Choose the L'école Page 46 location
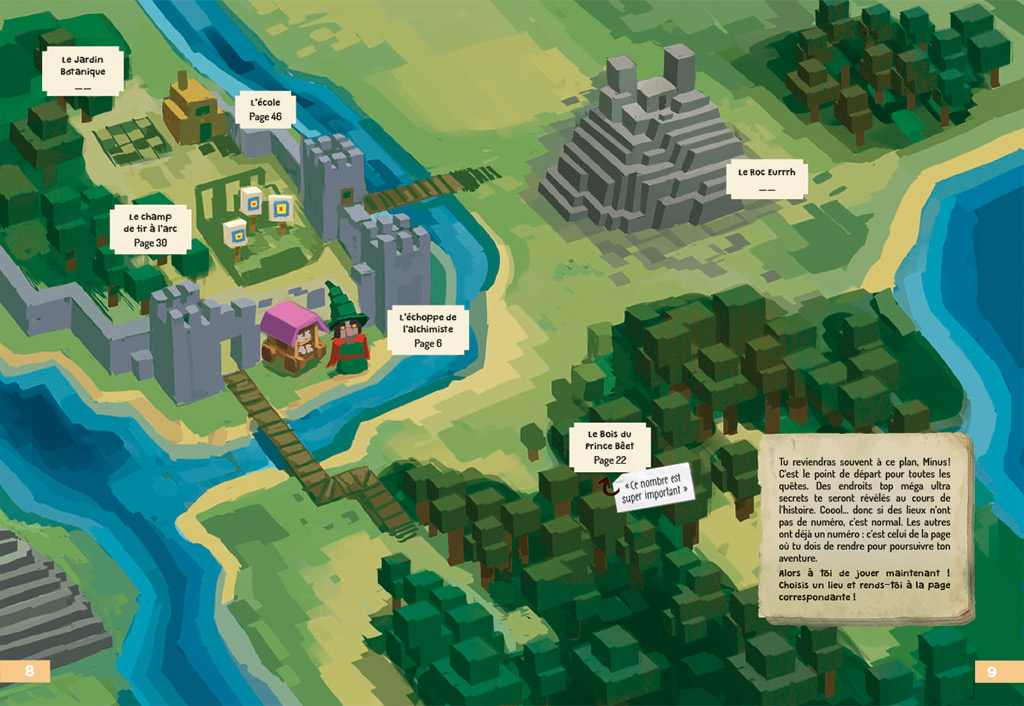Screen dimensions: 1024x706 click(x=265, y=108)
